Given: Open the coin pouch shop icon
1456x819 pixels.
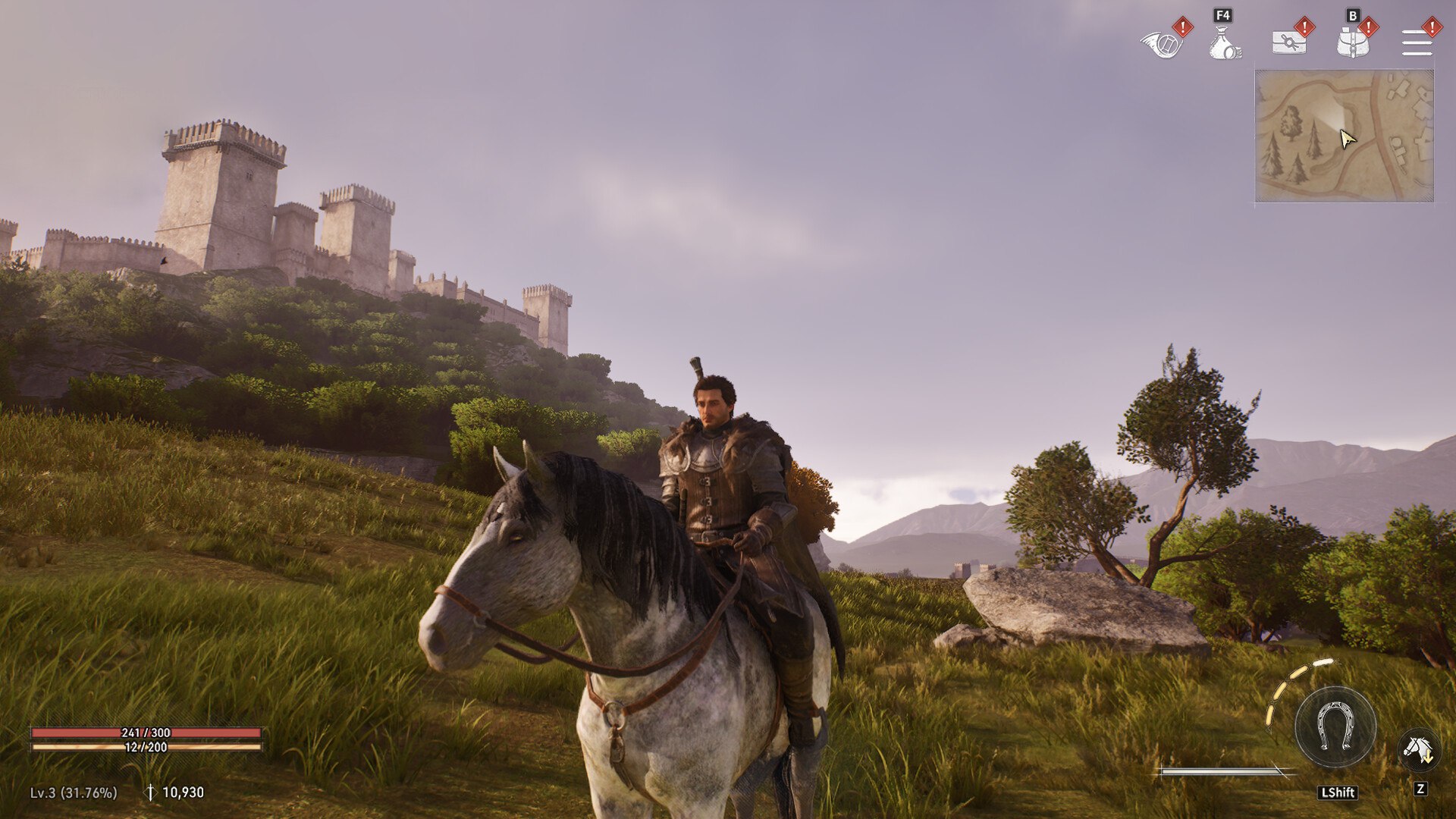Looking at the screenshot, I should pyautogui.click(x=1224, y=43).
